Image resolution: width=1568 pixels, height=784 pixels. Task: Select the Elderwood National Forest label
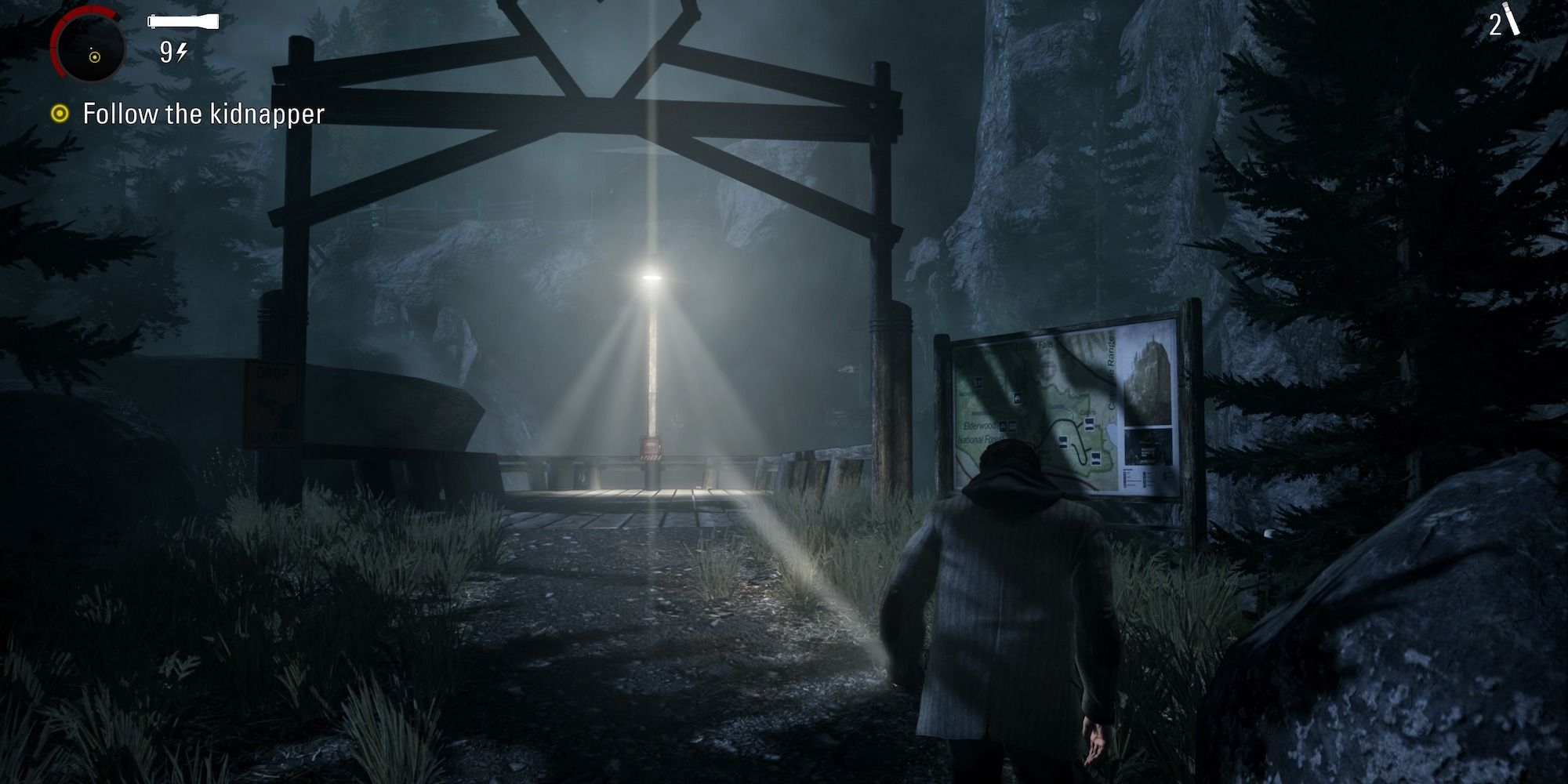point(978,431)
